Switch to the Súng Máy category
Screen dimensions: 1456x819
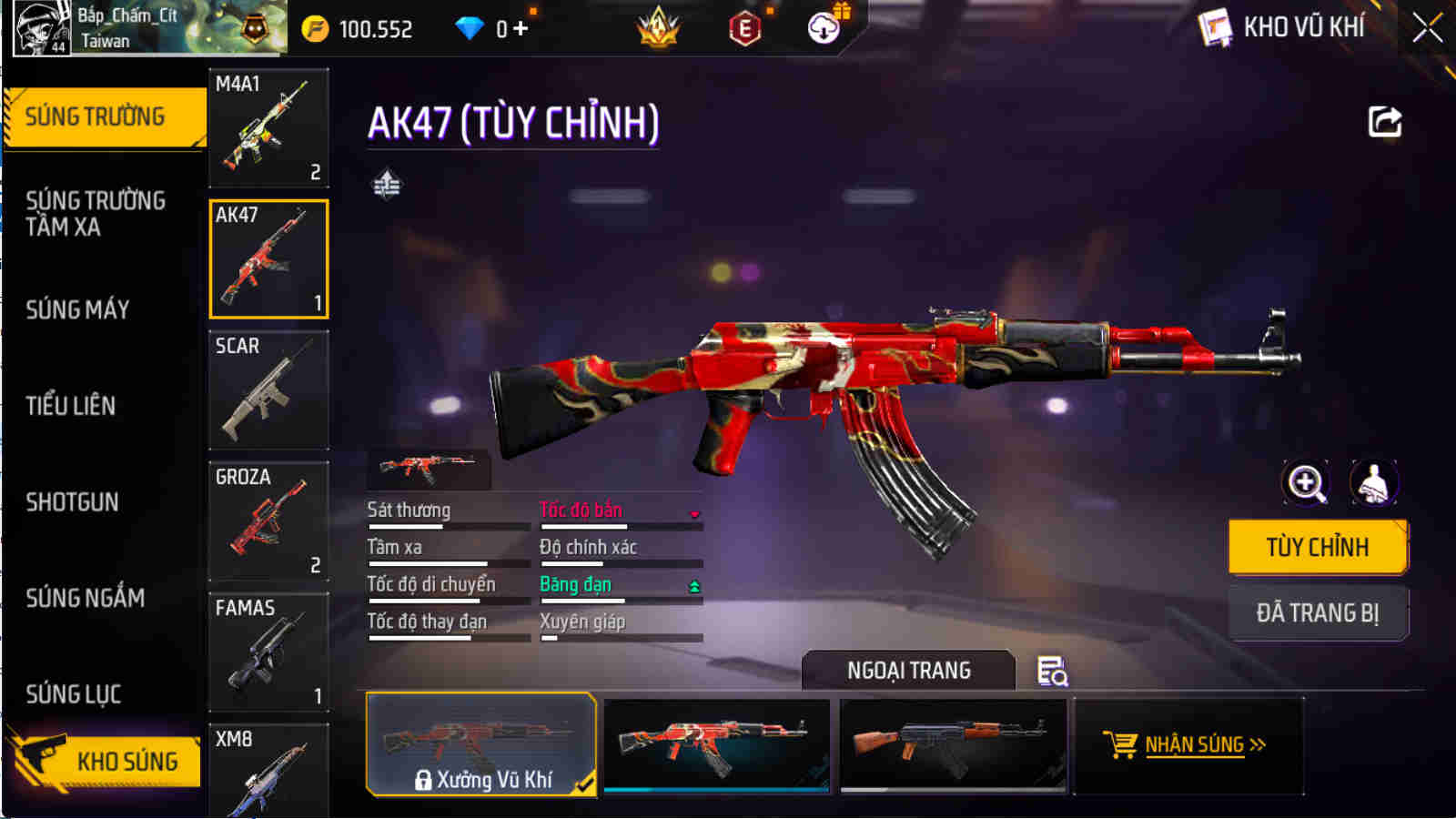point(78,309)
